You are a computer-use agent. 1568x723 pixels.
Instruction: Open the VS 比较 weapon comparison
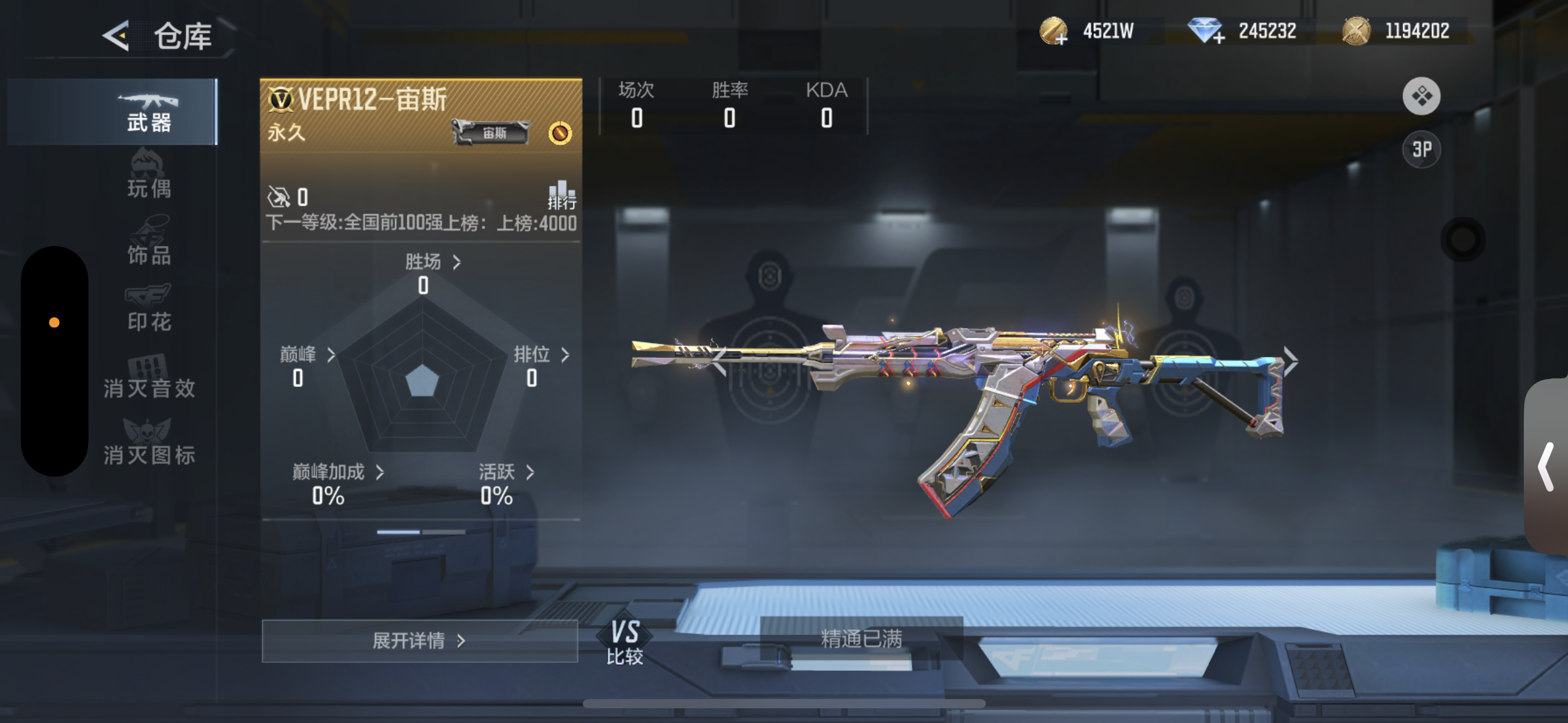point(625,642)
